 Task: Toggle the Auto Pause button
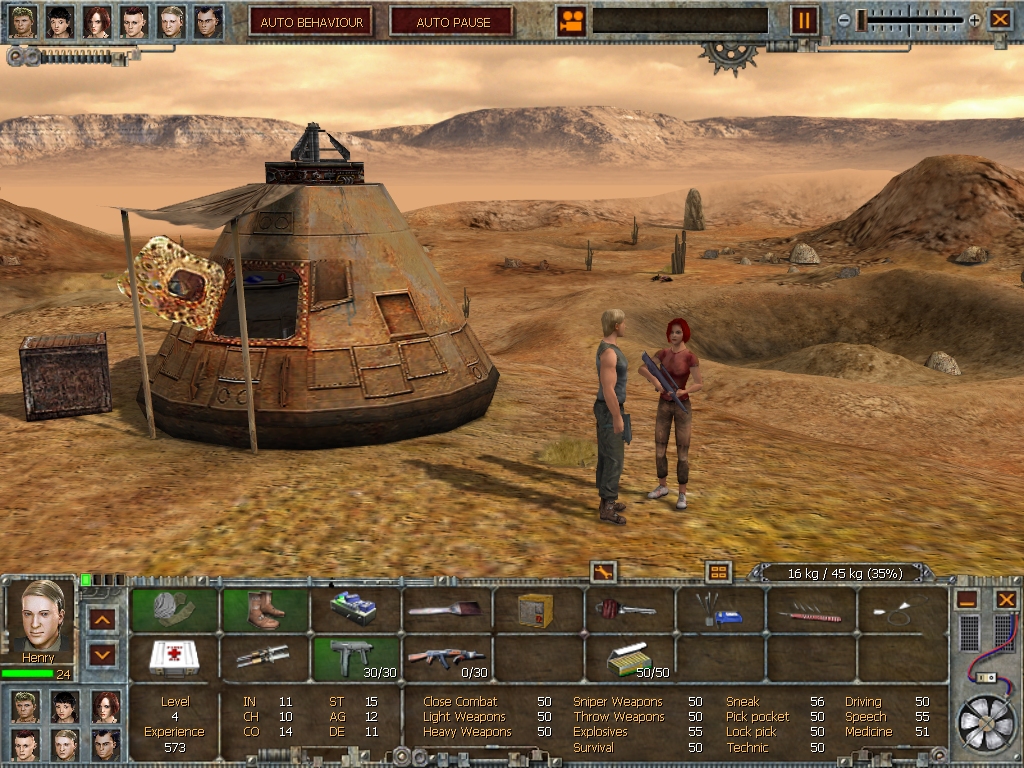pyautogui.click(x=452, y=21)
